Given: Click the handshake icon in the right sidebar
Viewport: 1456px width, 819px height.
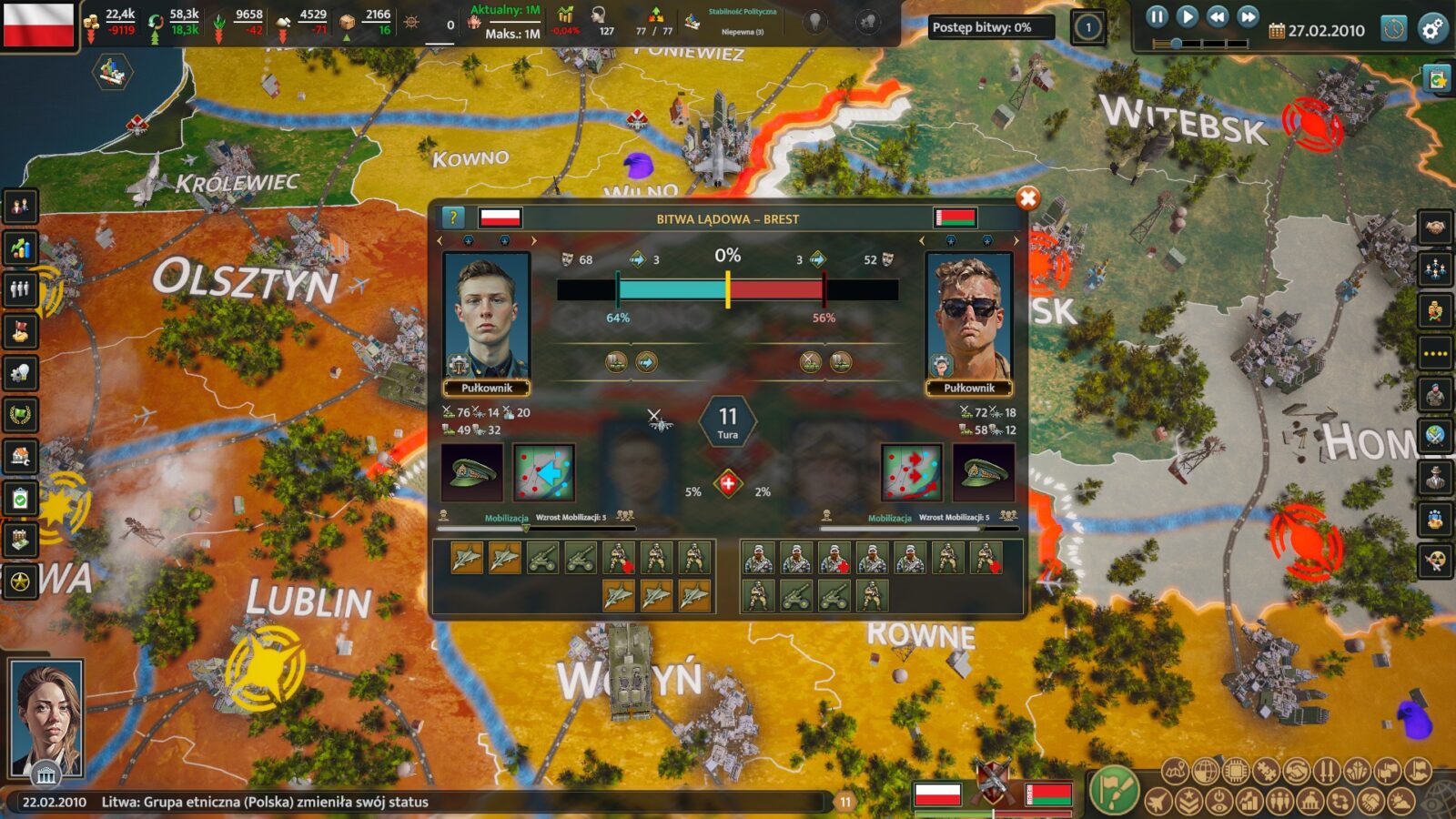Looking at the screenshot, I should 1435,227.
